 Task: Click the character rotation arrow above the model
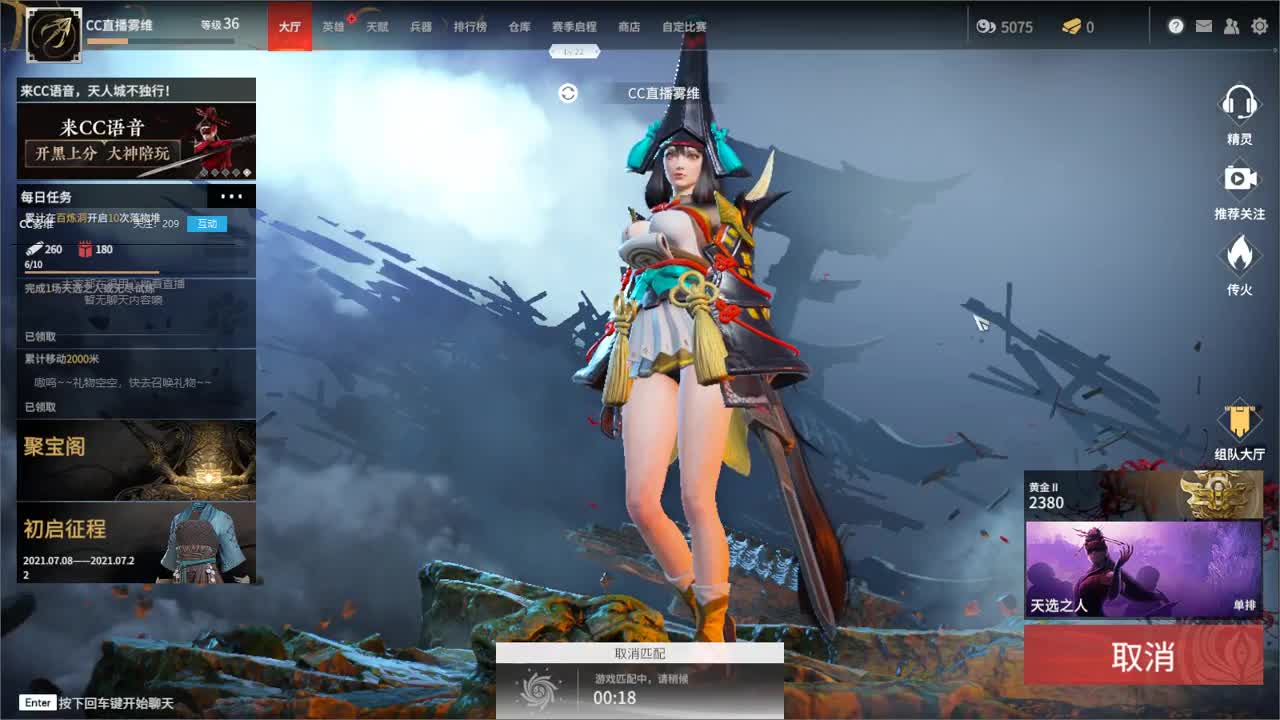point(568,92)
